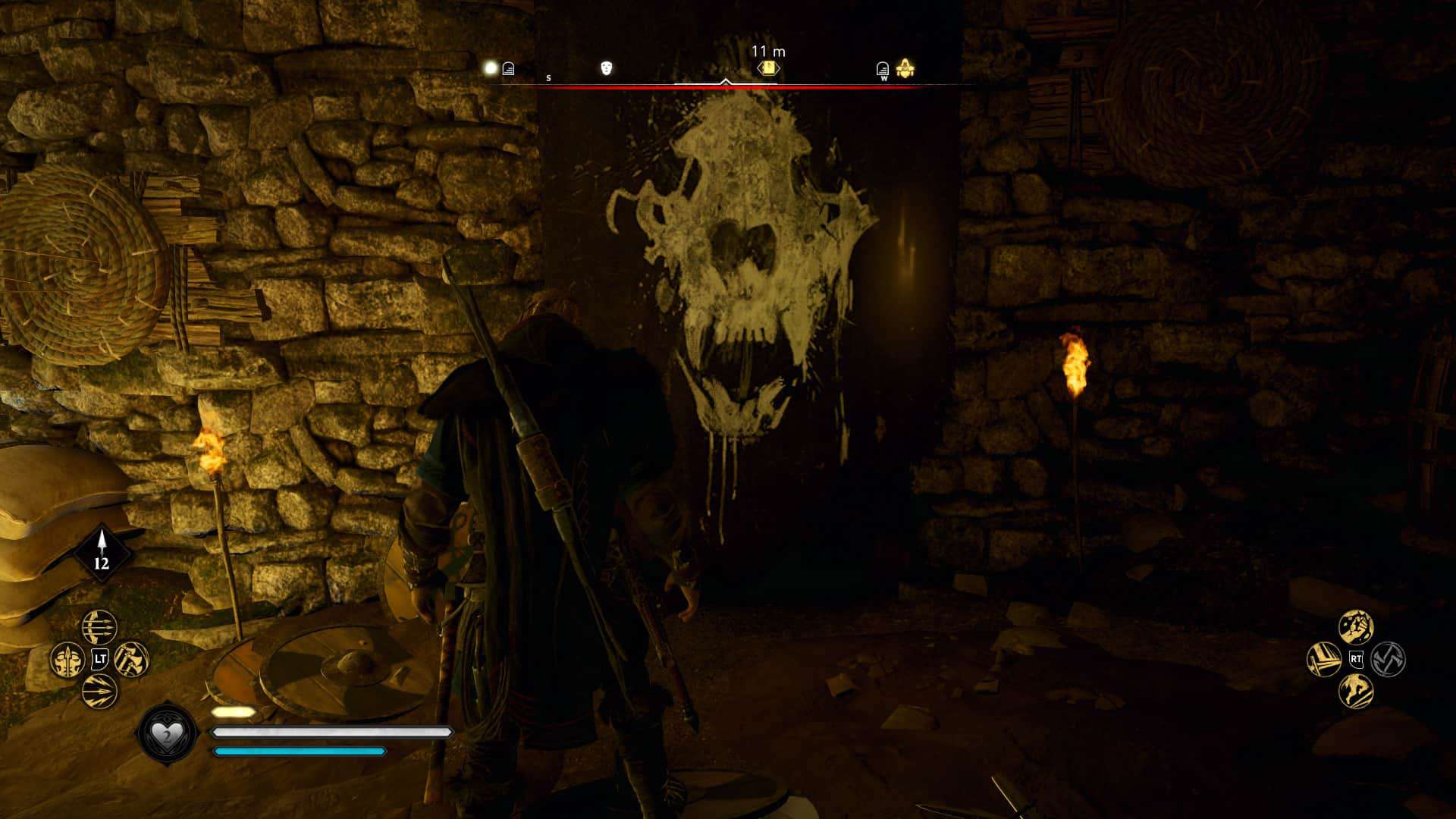Screen dimensions: 1456x819
Task: Click the Hidden Ones assassin crest on the compass
Action: 907,69
